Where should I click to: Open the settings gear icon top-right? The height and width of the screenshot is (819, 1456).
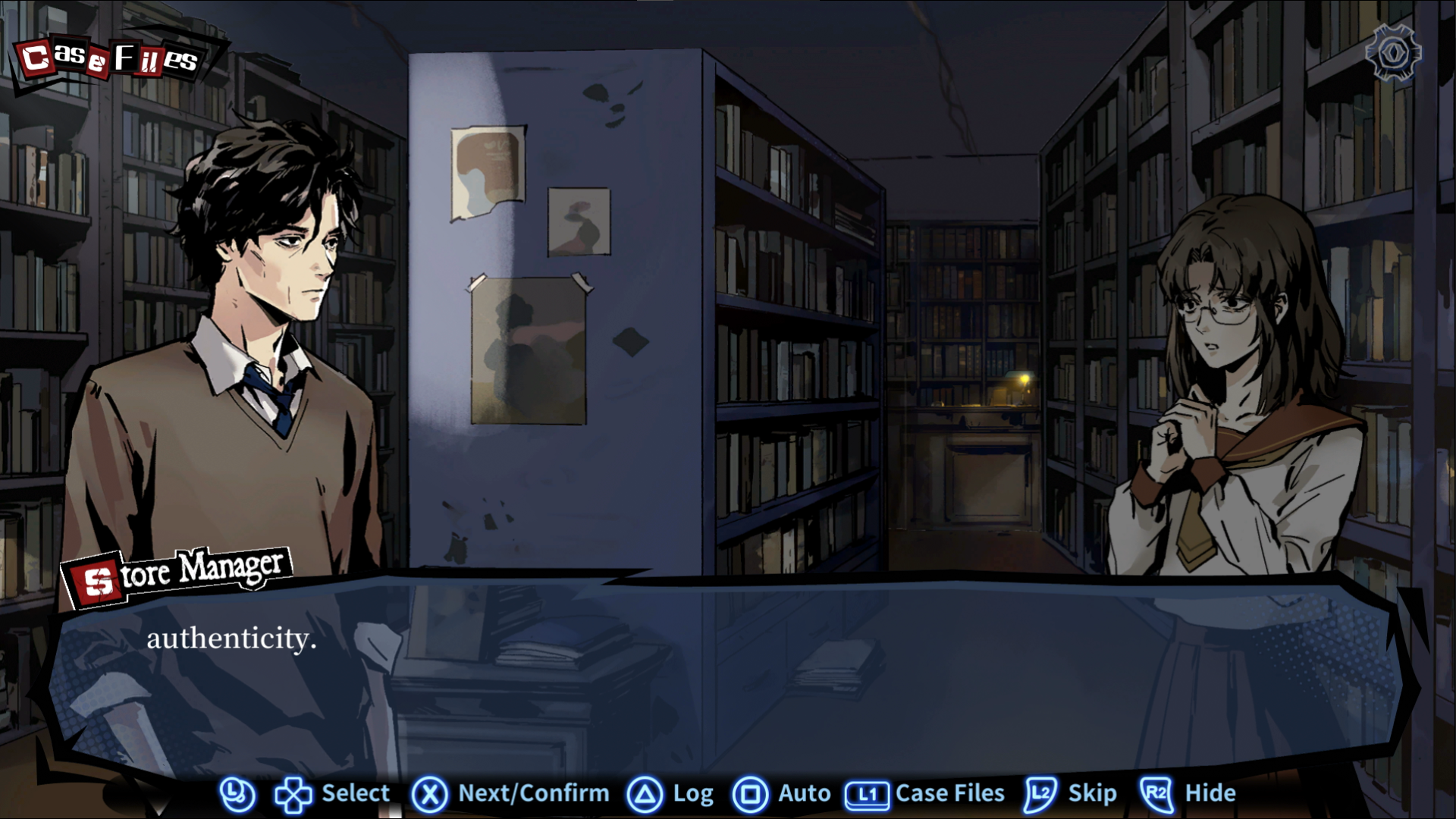pos(1393,52)
